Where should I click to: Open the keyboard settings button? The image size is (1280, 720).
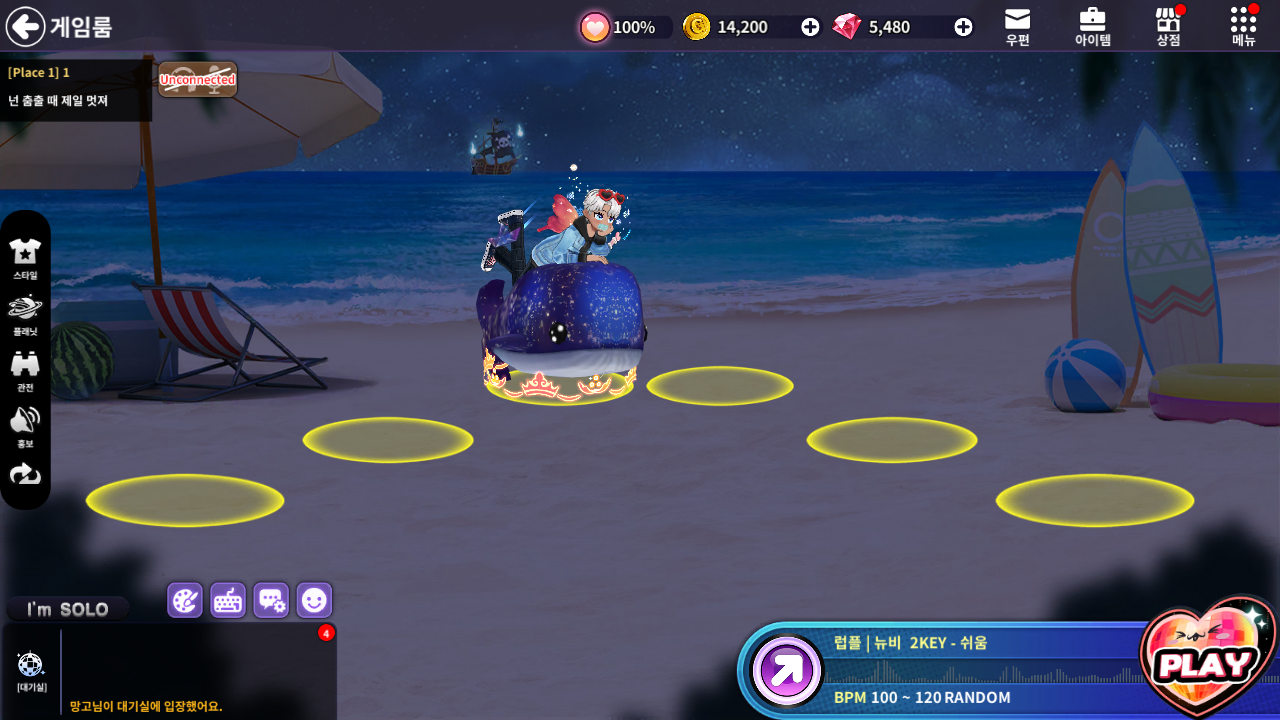228,600
